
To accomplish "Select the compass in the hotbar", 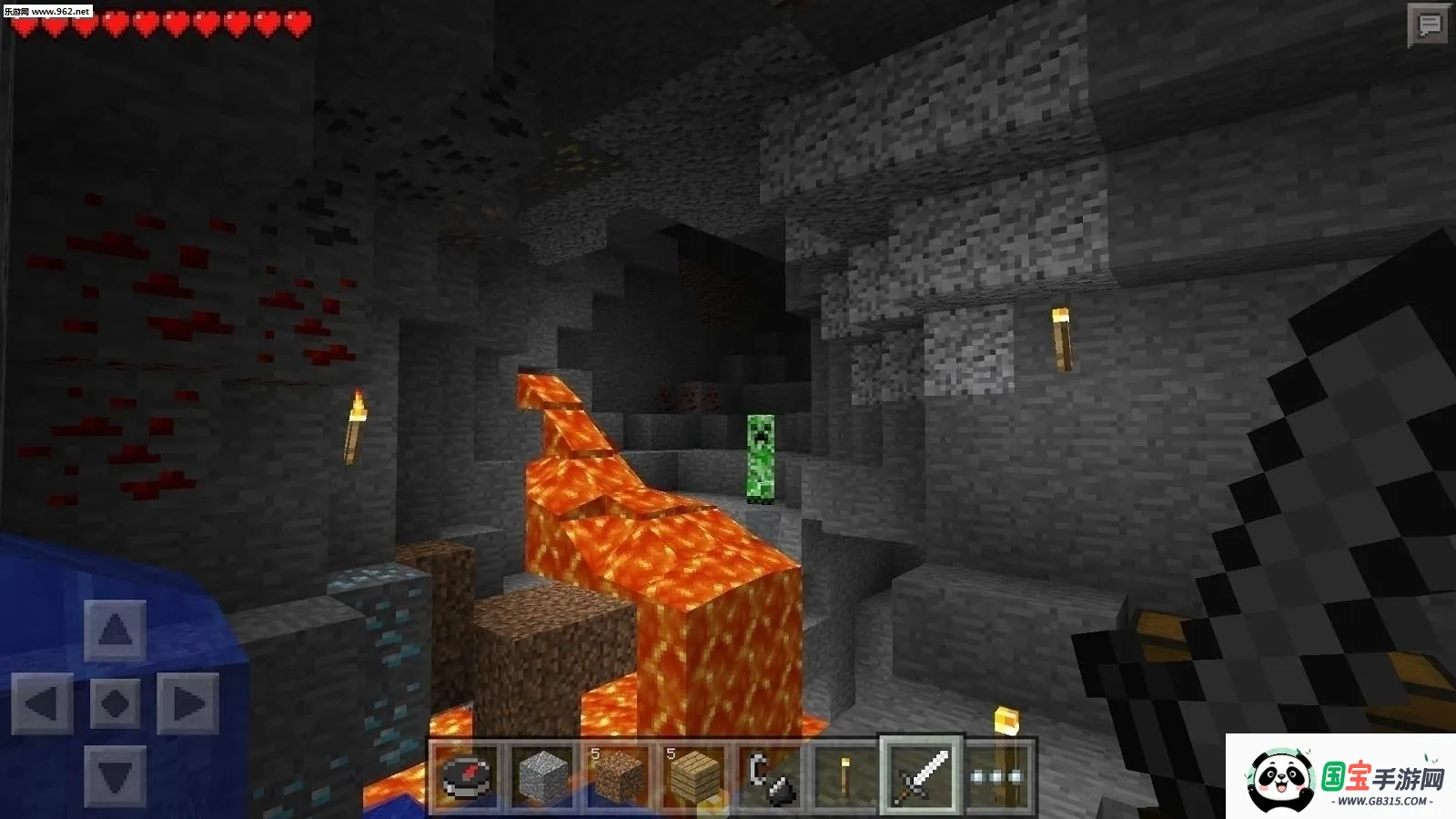I will coord(466,775).
